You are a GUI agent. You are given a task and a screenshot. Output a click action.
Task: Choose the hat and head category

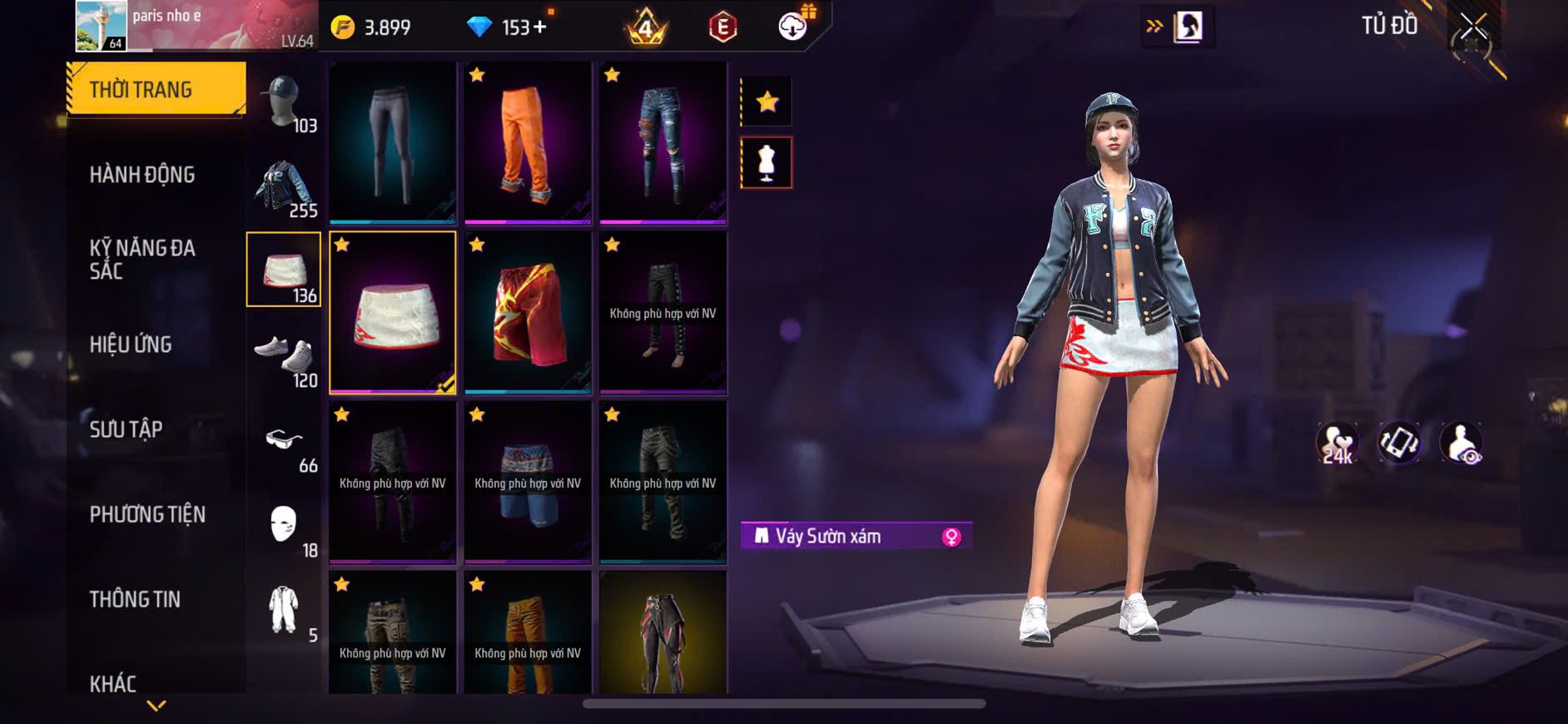(284, 103)
